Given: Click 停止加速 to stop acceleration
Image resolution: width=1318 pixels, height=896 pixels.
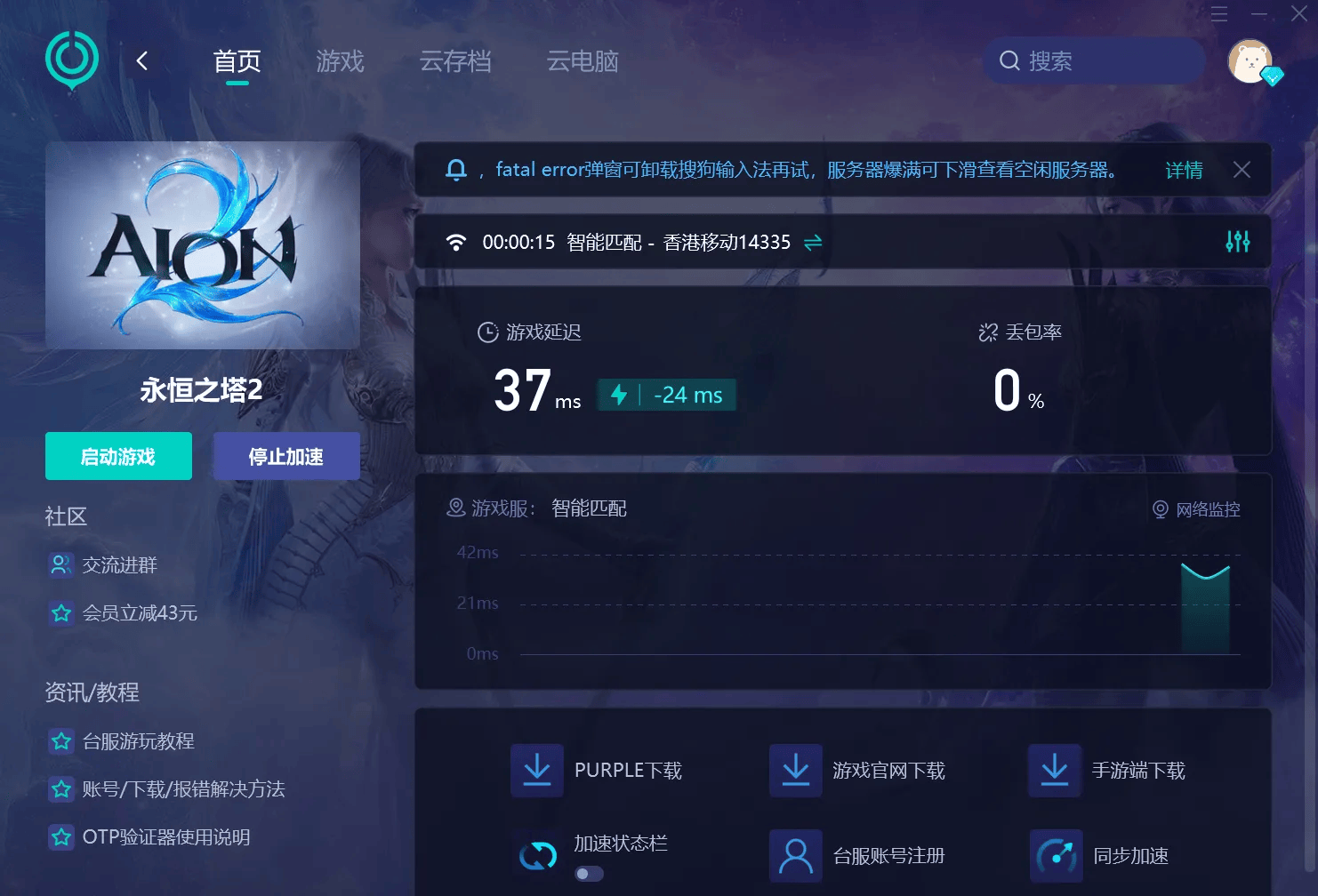Looking at the screenshot, I should (286, 455).
